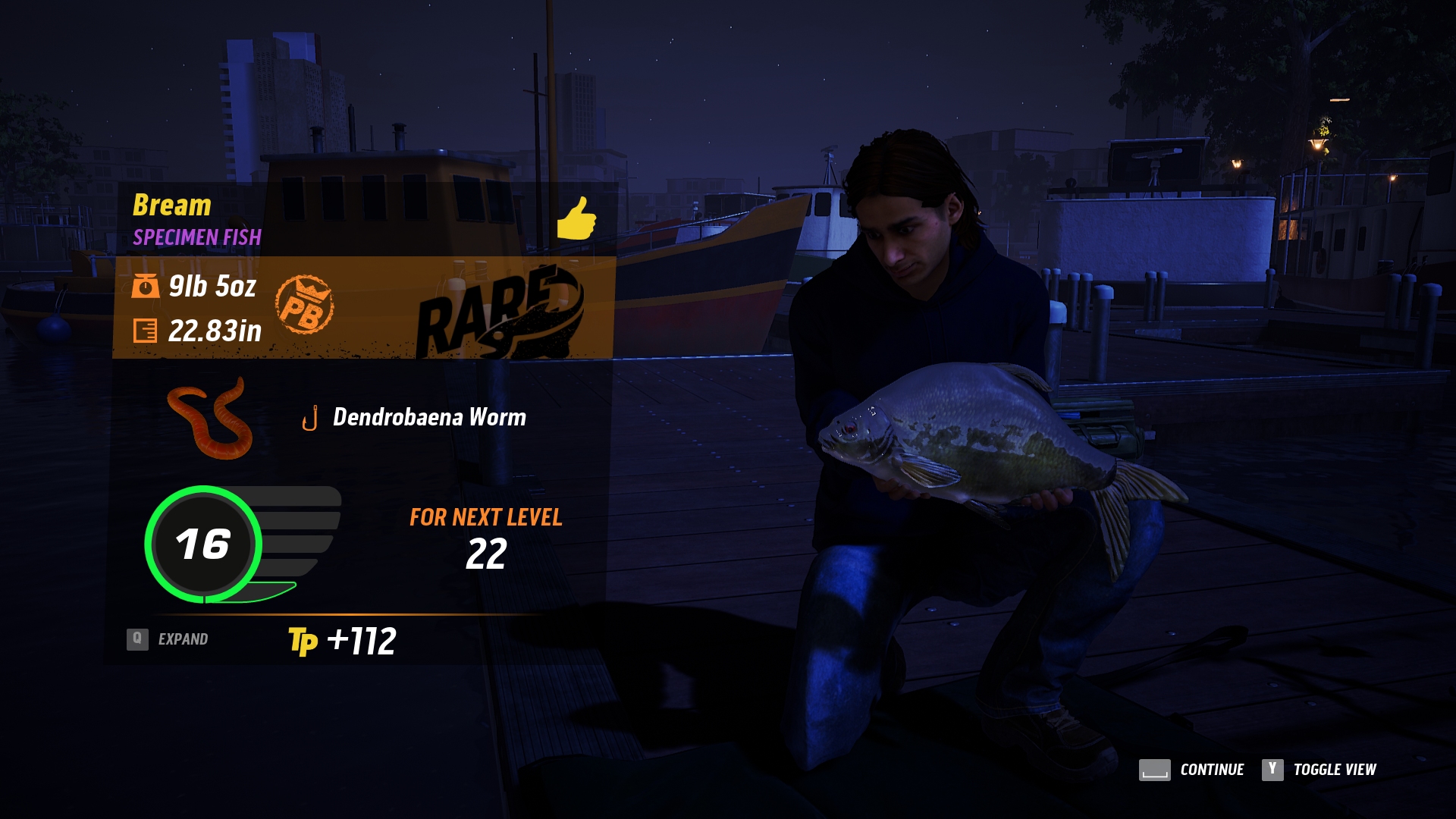
Task: Toggle View of the caught Bream
Action: [x=1319, y=770]
